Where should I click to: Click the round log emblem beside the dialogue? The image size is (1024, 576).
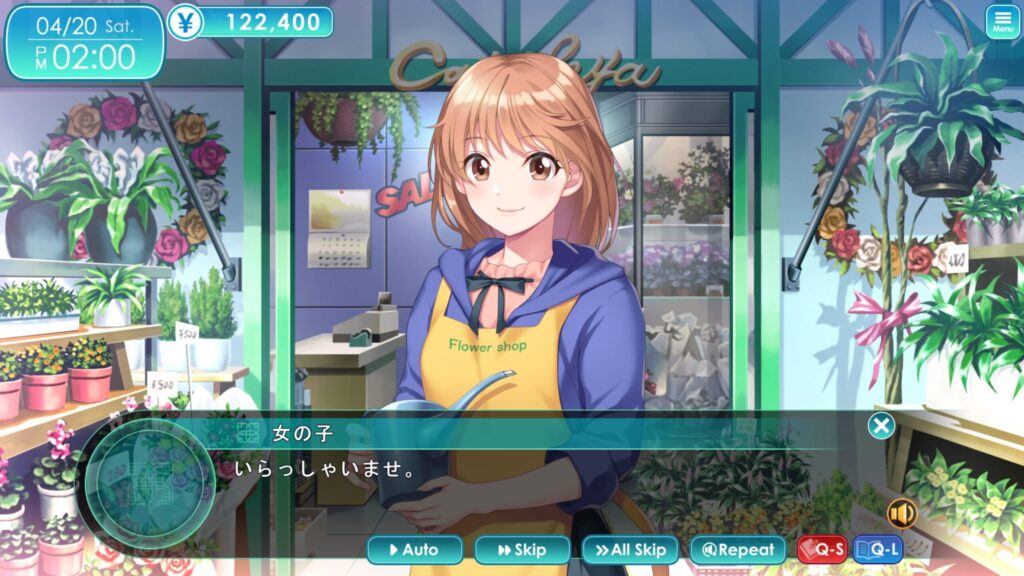pos(150,480)
